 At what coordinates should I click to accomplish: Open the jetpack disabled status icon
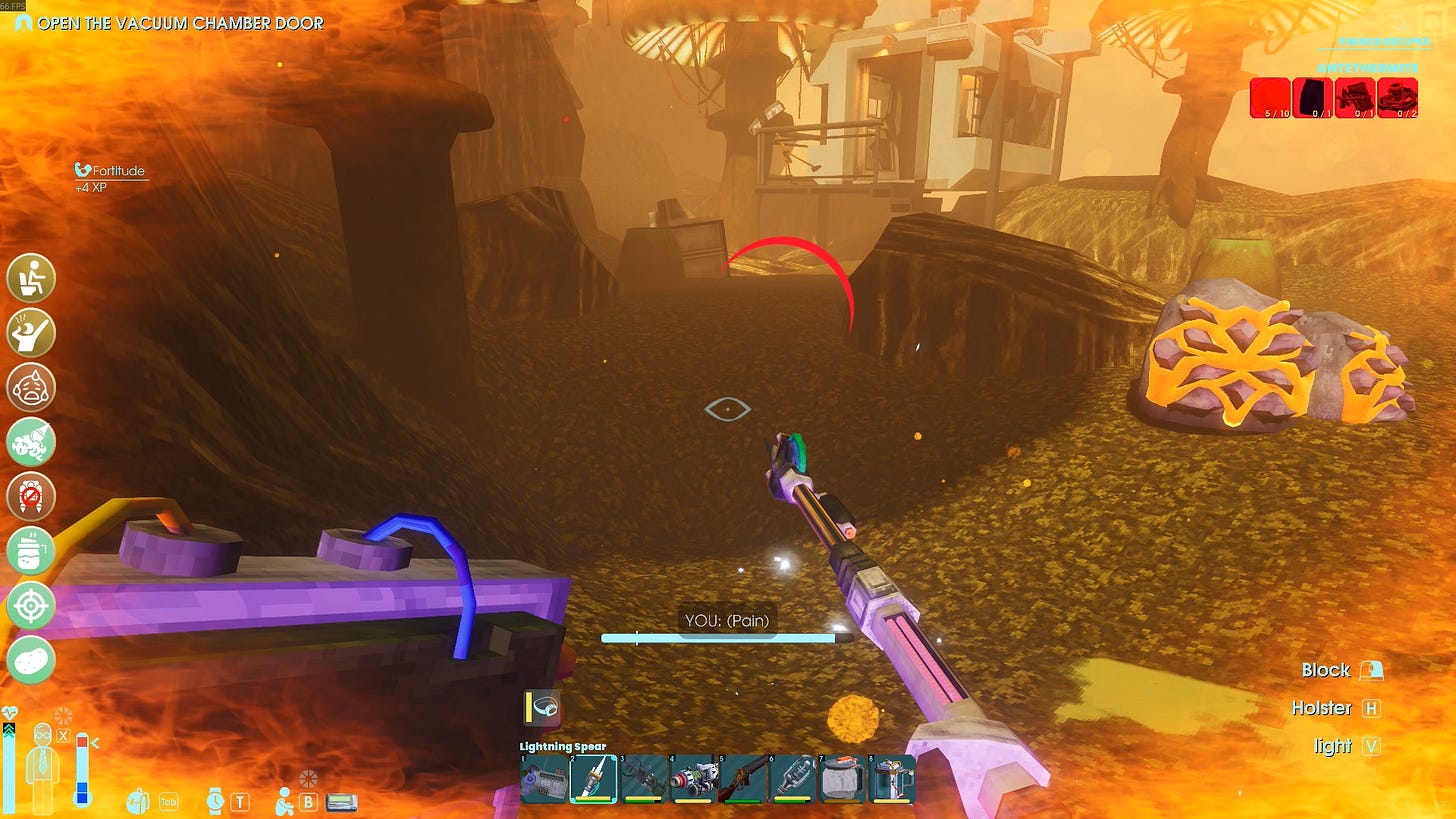(x=31, y=496)
